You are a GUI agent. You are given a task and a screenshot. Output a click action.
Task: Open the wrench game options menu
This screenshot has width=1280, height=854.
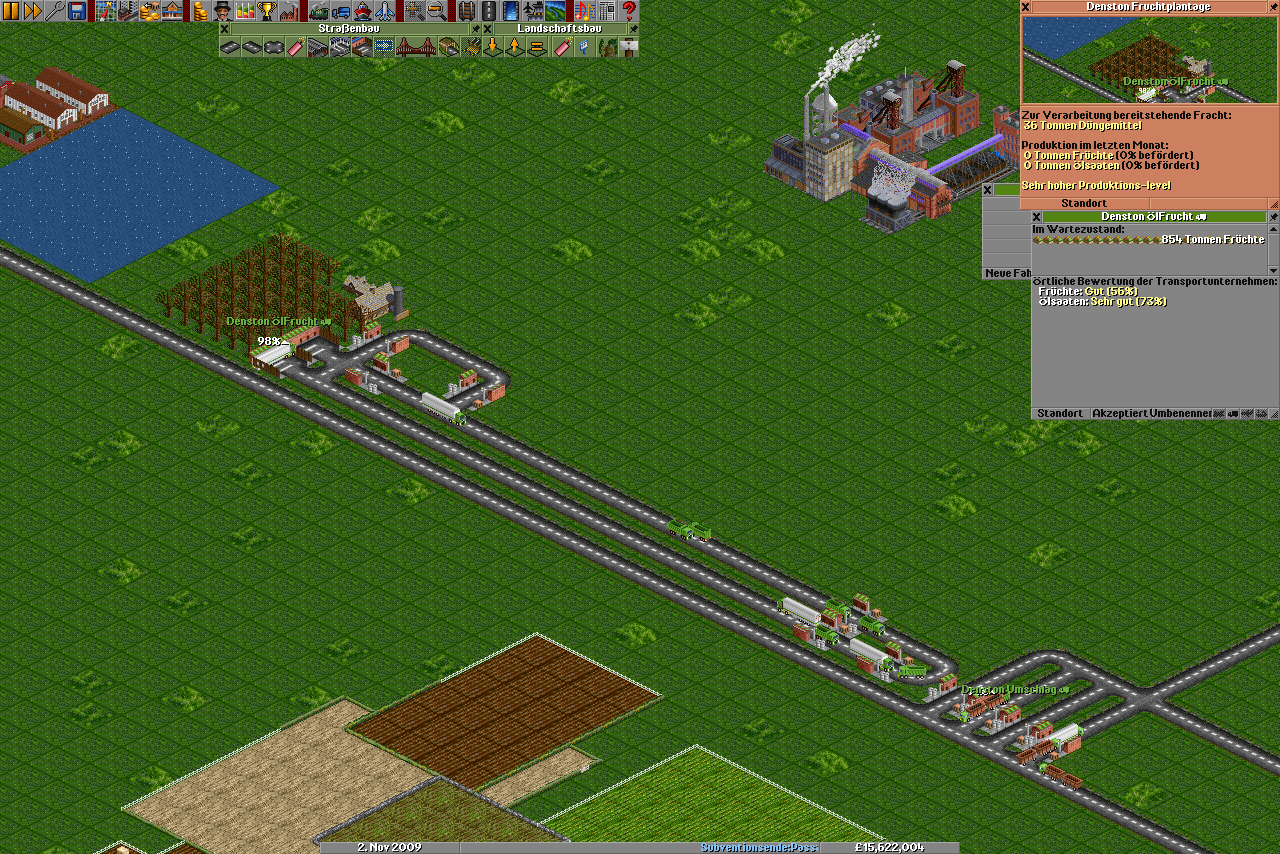click(55, 11)
